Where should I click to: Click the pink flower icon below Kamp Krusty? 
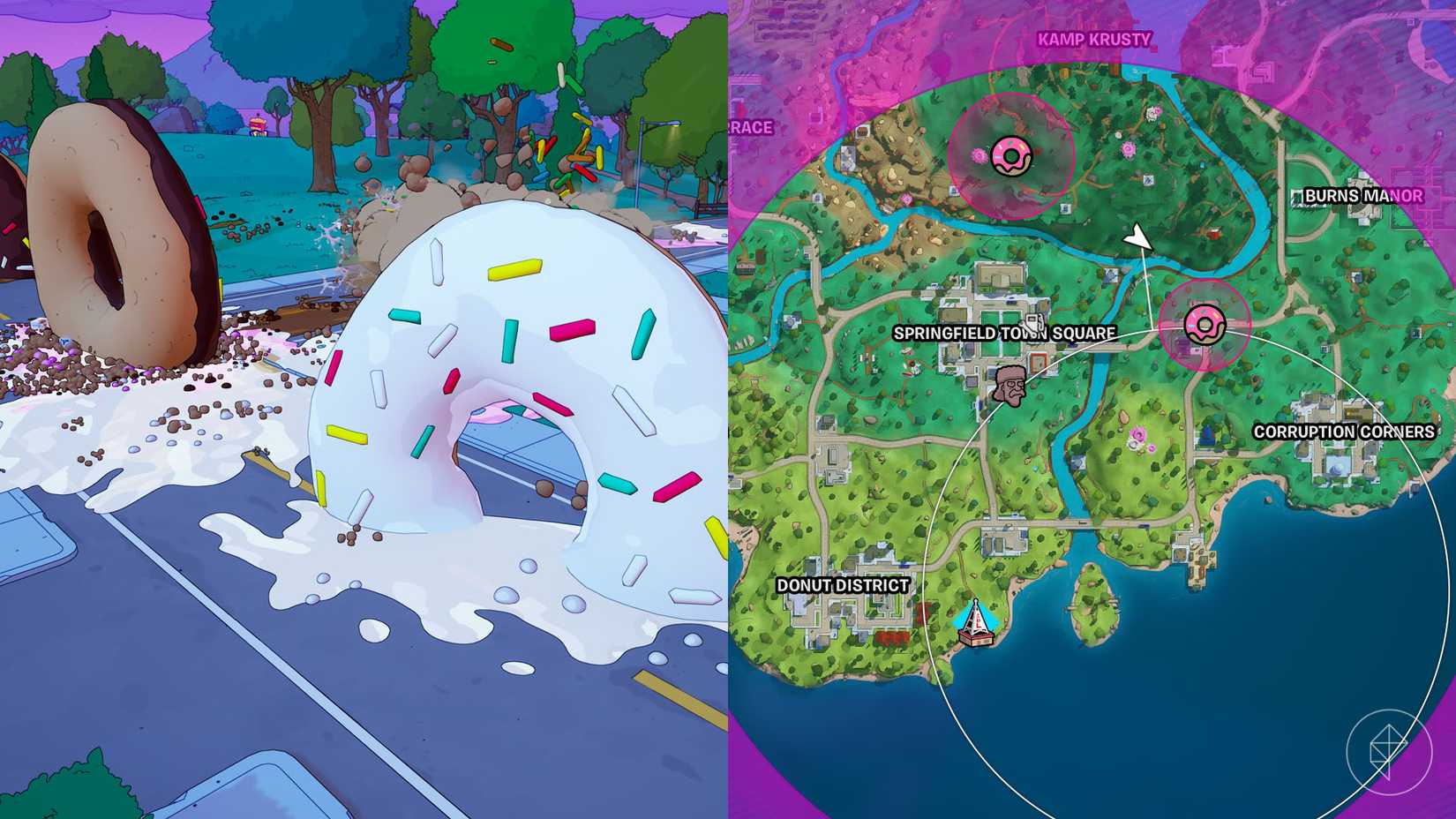click(x=1130, y=149)
